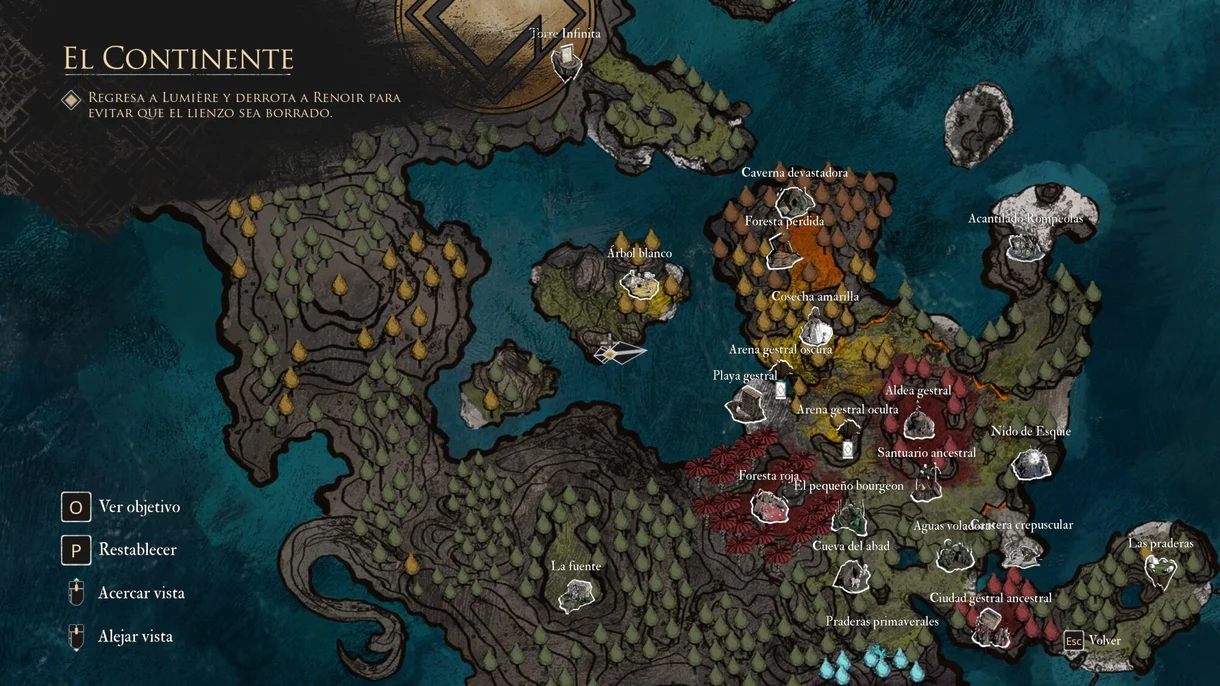Select the Torre Infinita map marker
The width and height of the screenshot is (1220, 686).
566,62
